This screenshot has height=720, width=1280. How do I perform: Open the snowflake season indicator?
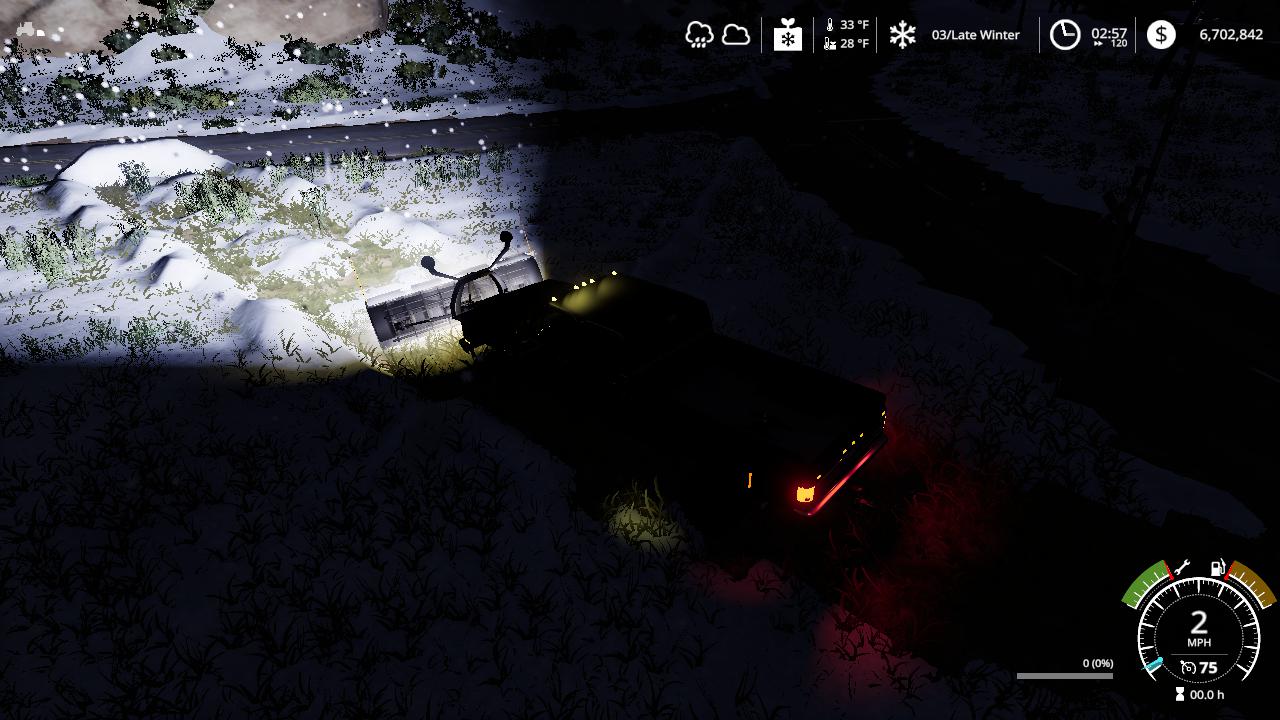coord(903,35)
